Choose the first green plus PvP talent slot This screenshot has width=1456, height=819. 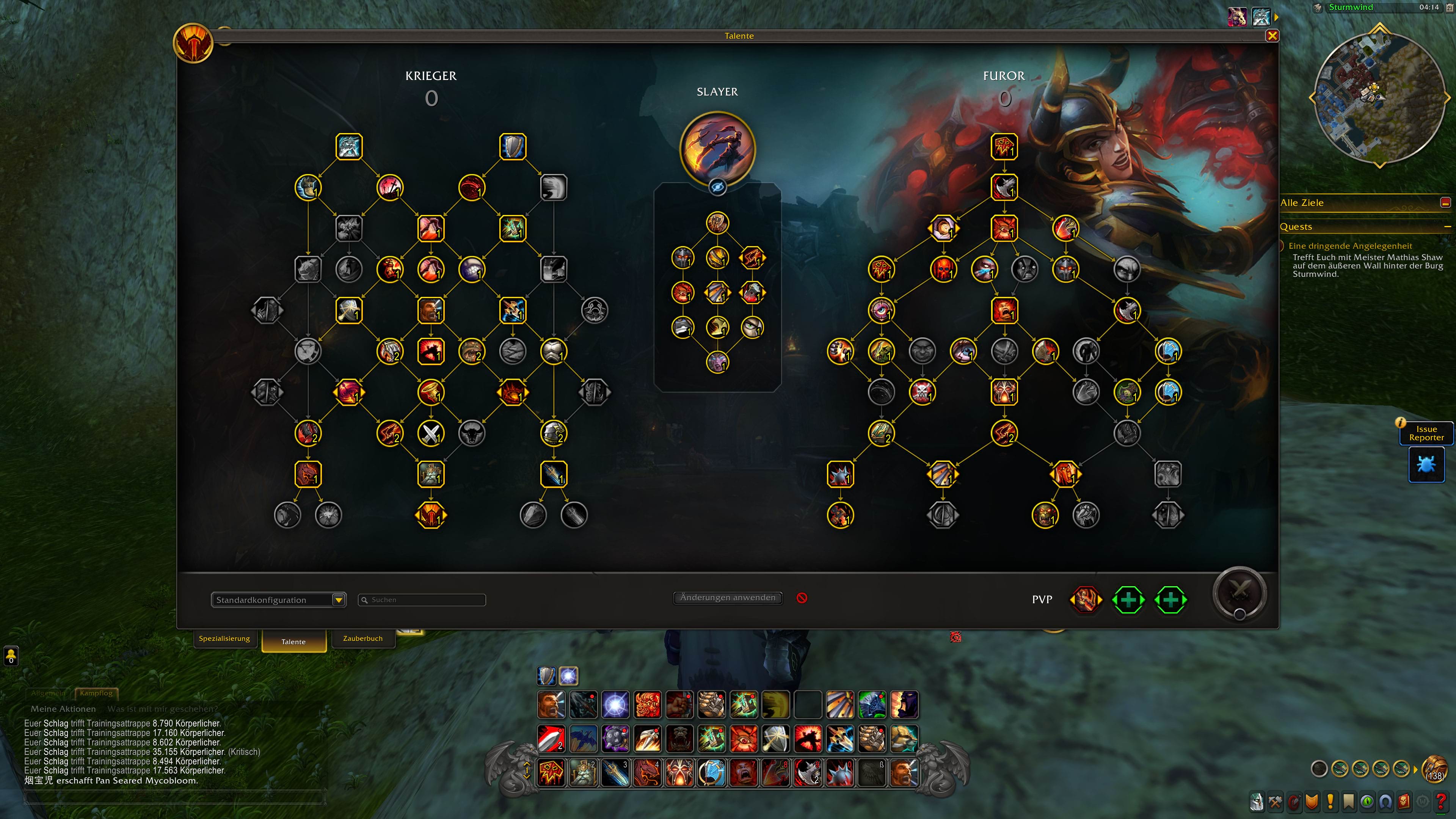click(1128, 600)
